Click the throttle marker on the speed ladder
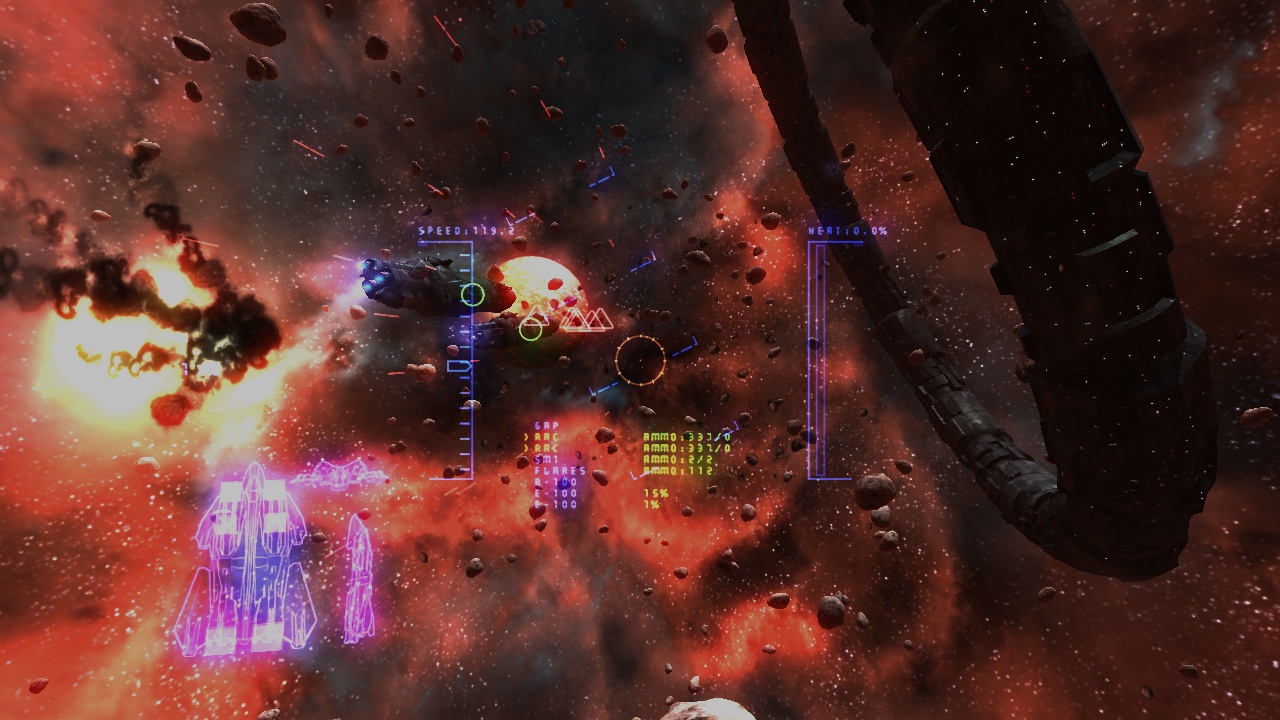Viewport: 1280px width, 720px height. point(460,366)
